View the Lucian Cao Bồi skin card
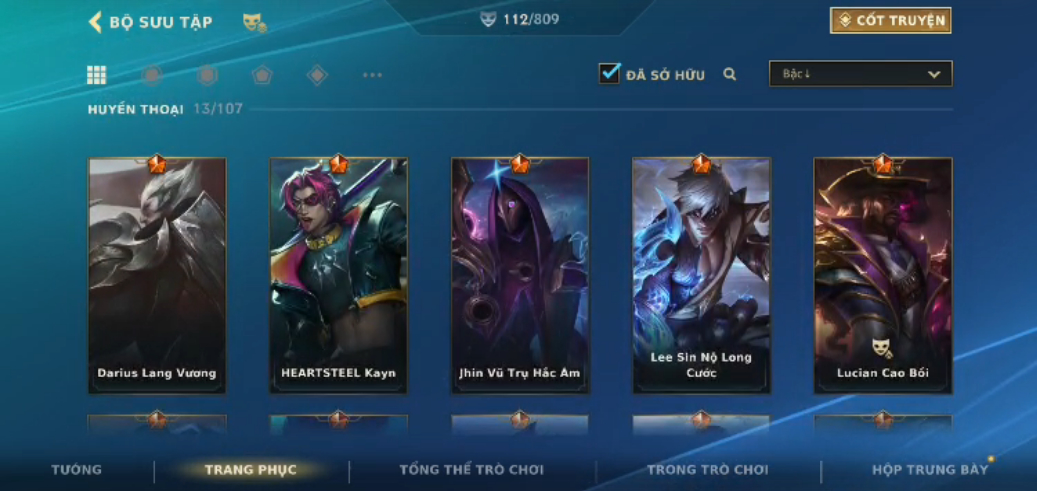This screenshot has width=1037, height=491. click(882, 275)
